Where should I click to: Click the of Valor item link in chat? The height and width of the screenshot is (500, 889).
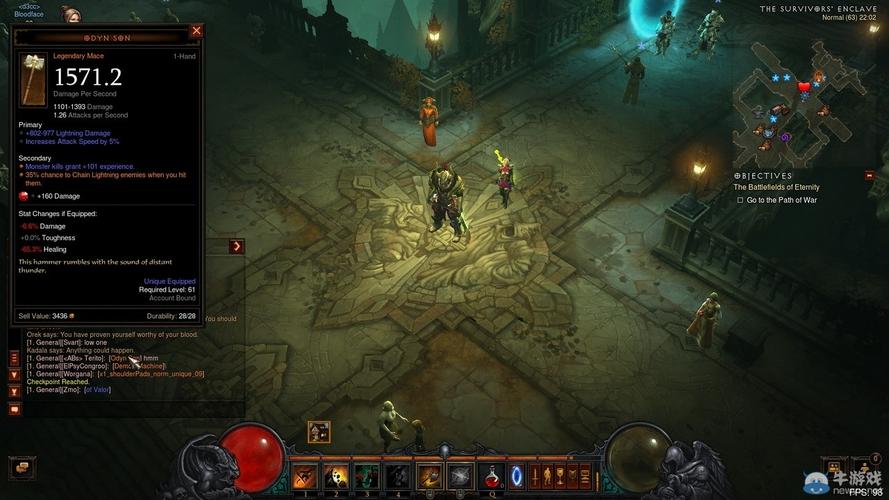click(98, 390)
